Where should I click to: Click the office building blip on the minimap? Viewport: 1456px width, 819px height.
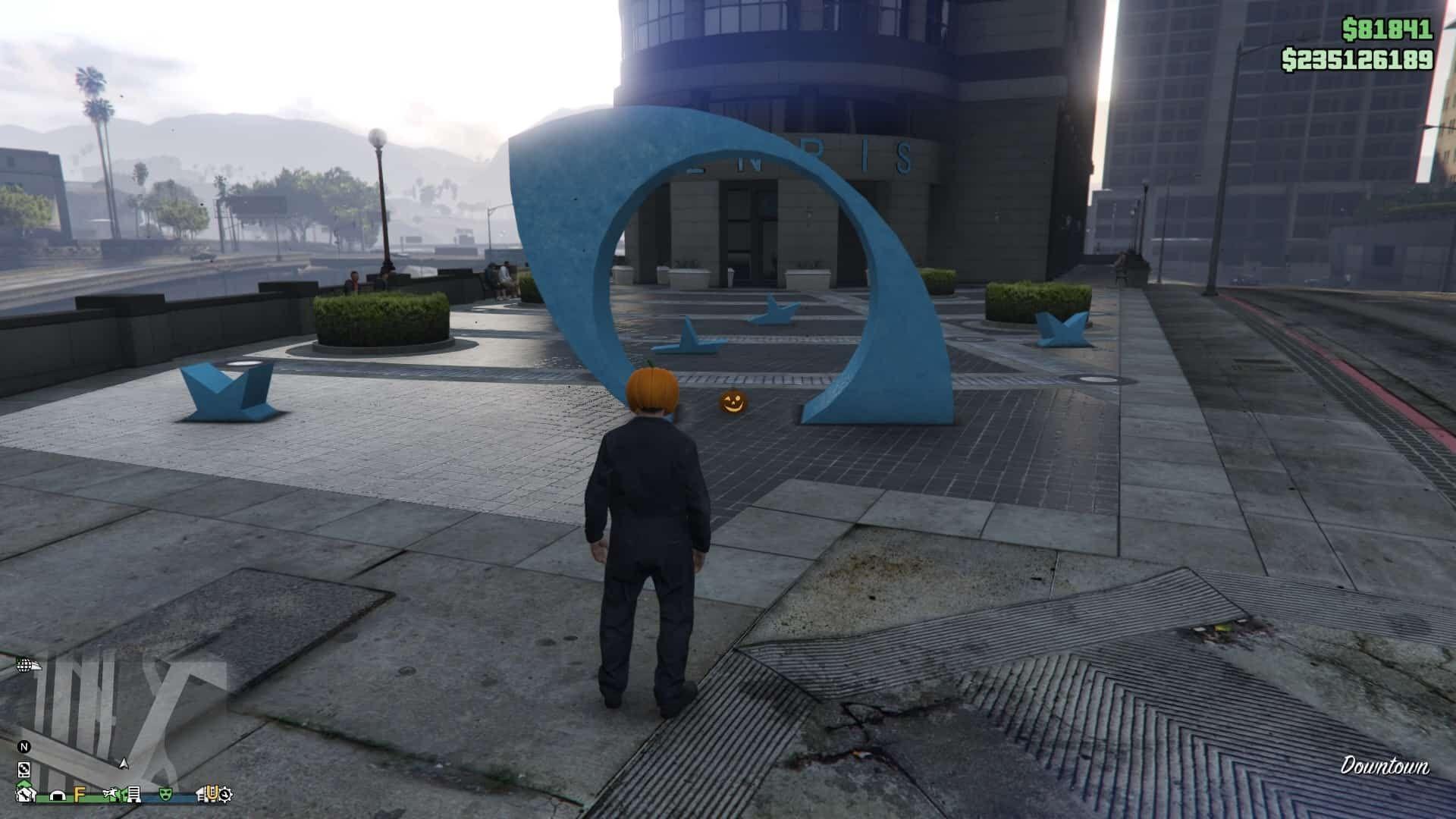[133, 795]
